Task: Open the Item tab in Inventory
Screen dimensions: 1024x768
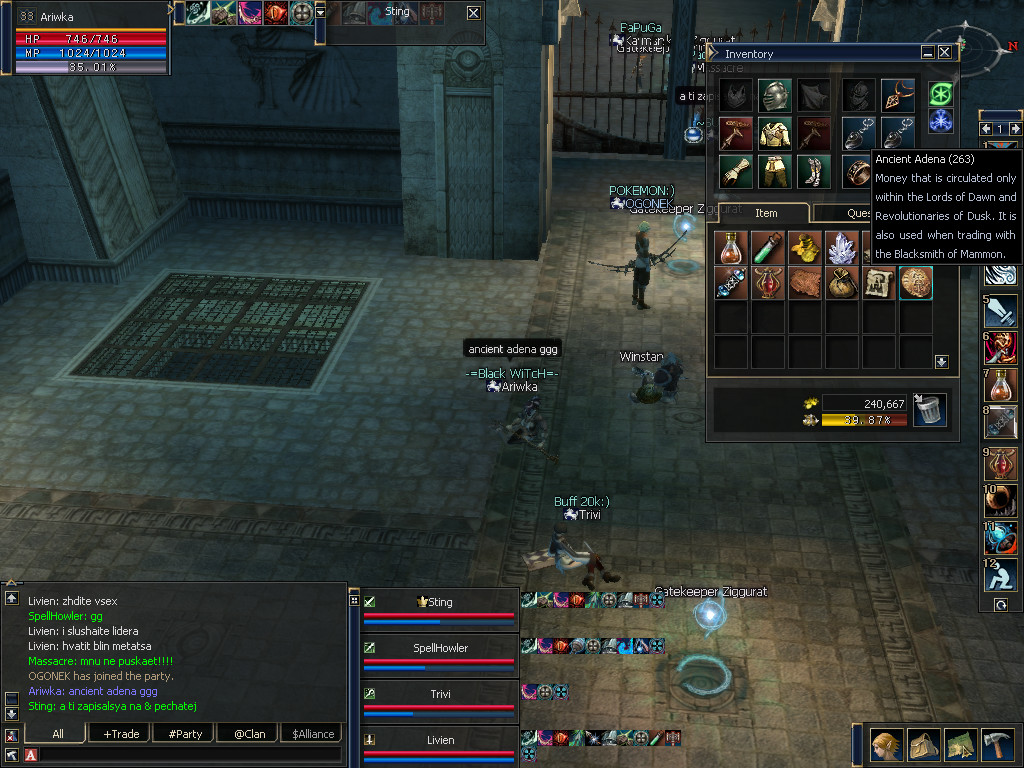Action: coord(766,213)
